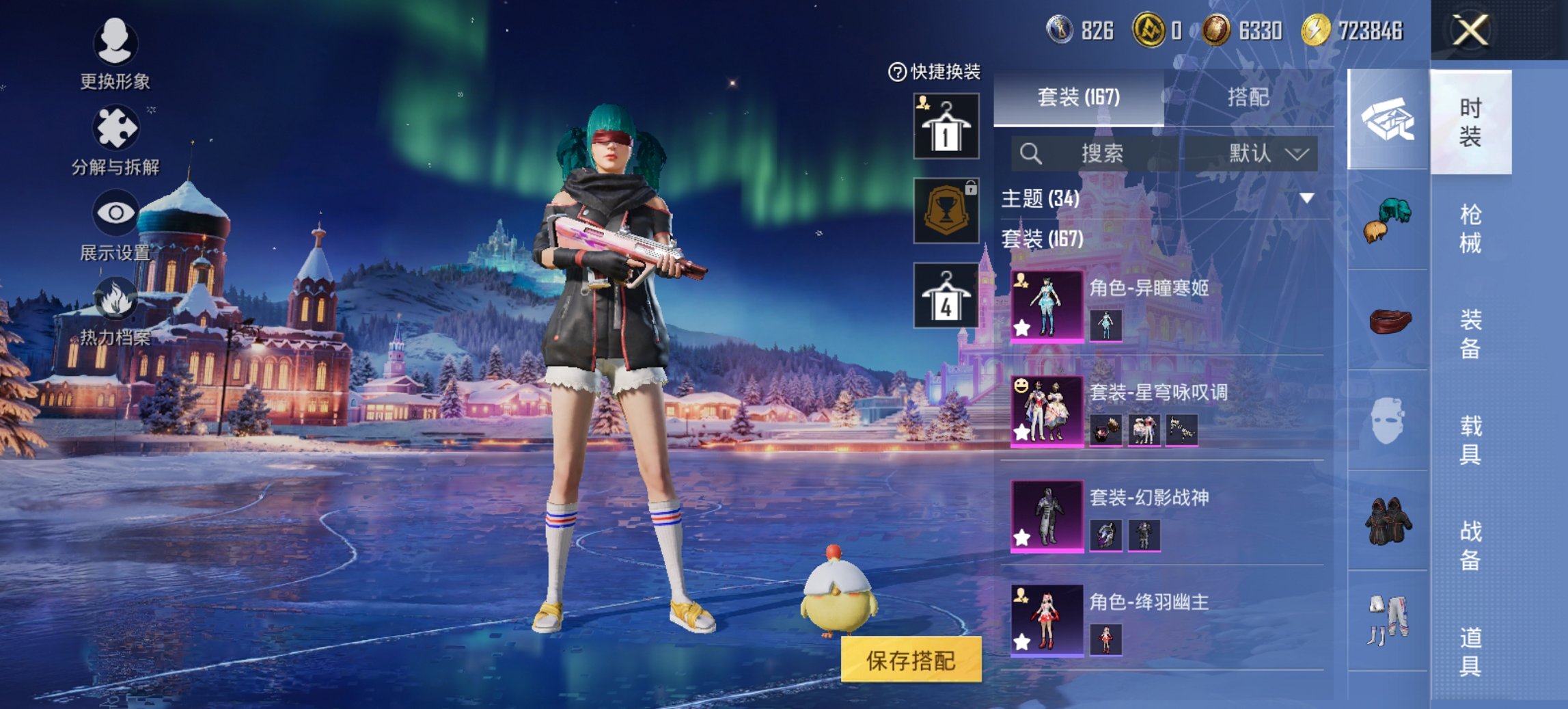This screenshot has height=709, width=1568.
Task: Open 展示设置 display settings
Action: (115, 226)
